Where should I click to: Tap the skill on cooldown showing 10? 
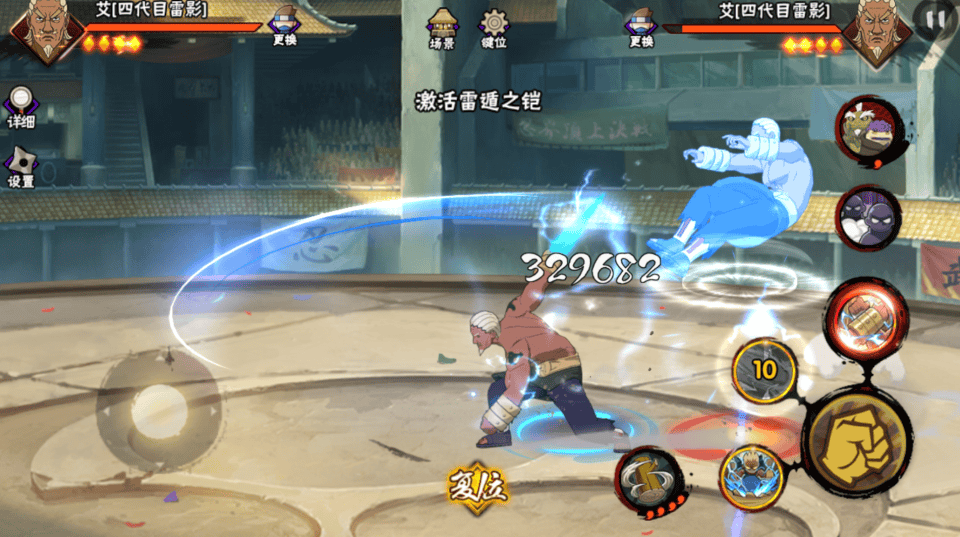764,369
